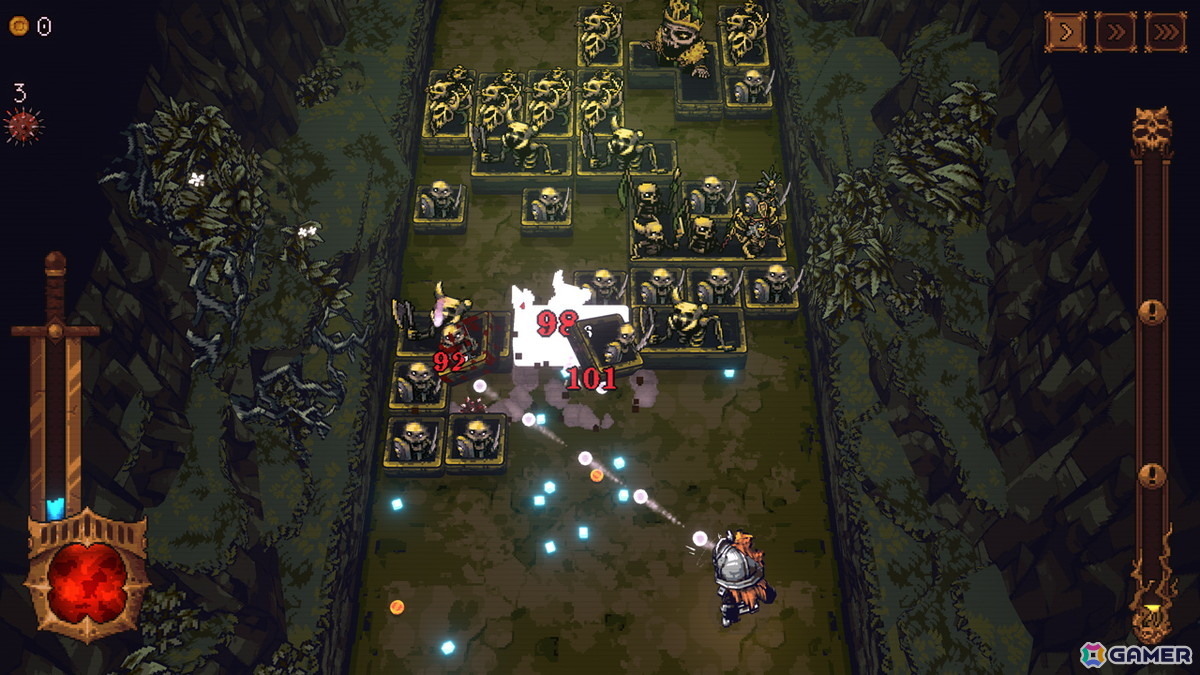
Task: Activate triple-arrow fastest speed
Action: [1165, 32]
